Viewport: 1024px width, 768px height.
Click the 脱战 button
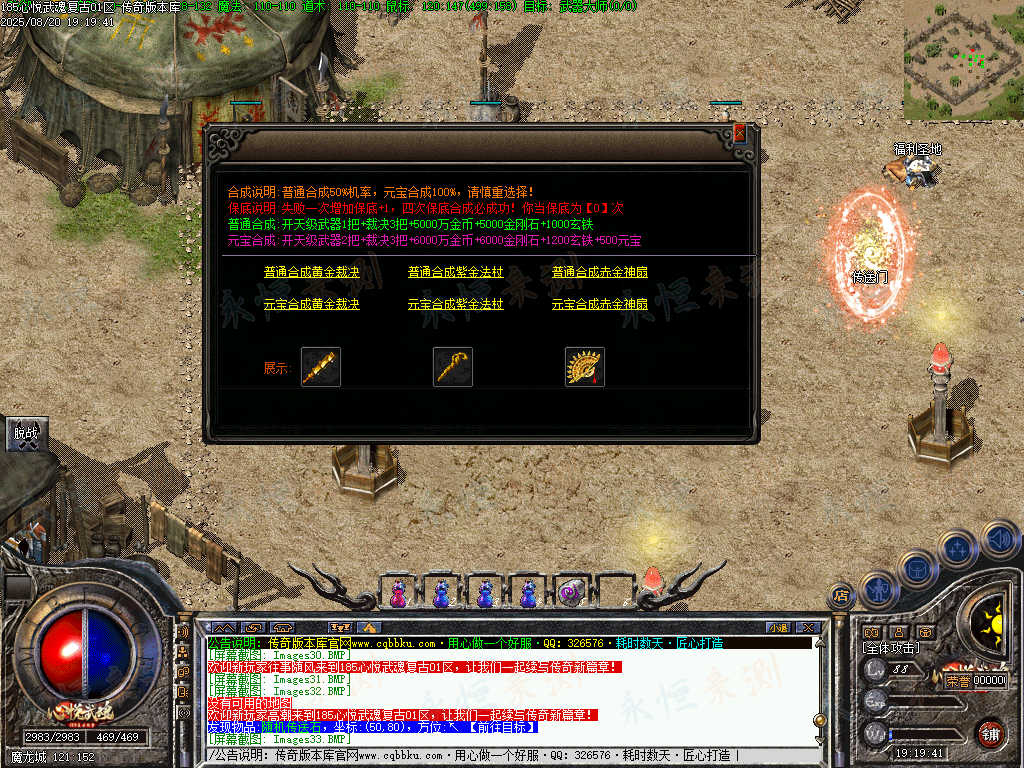tap(25, 433)
